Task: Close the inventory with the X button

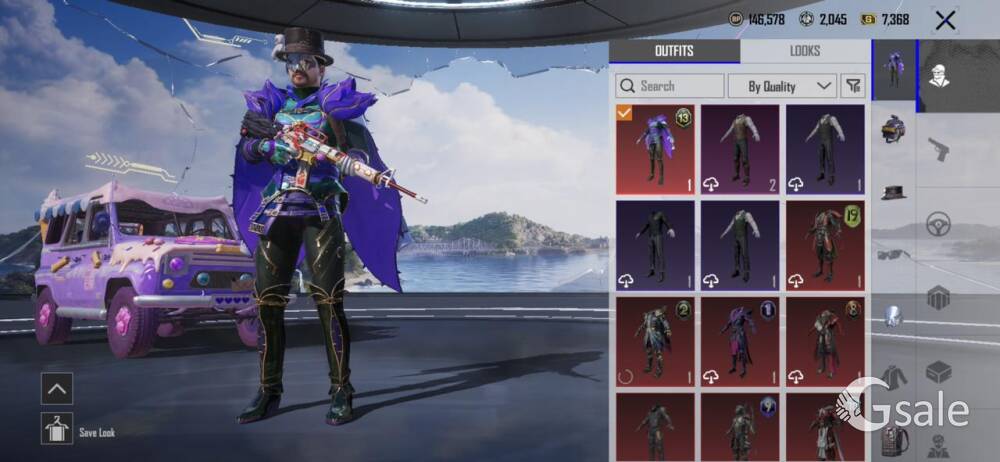Action: pyautogui.click(x=945, y=20)
